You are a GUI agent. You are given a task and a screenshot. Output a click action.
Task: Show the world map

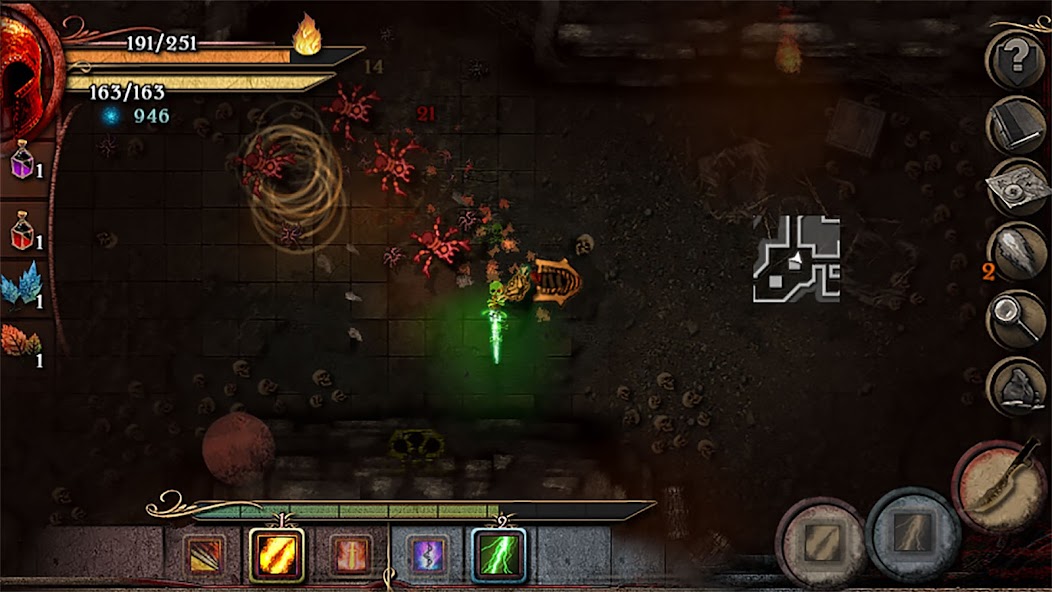(x=1016, y=189)
